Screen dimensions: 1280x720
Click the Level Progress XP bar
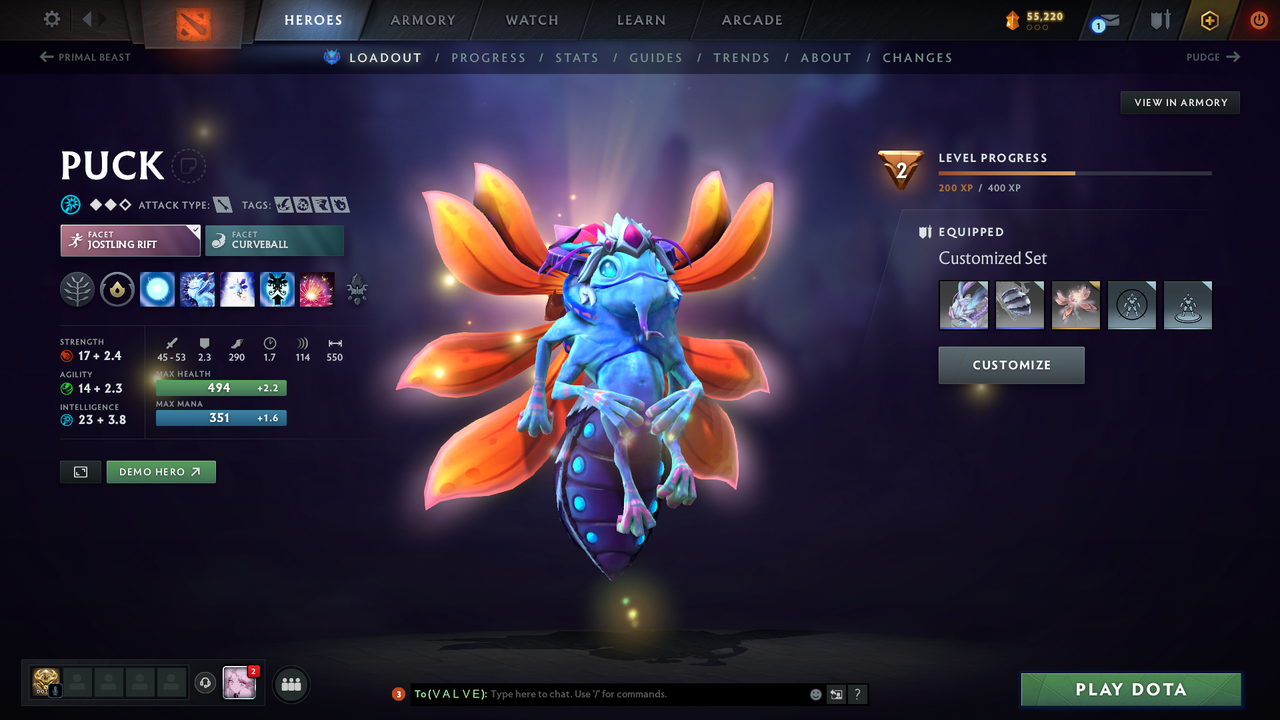pos(1075,172)
